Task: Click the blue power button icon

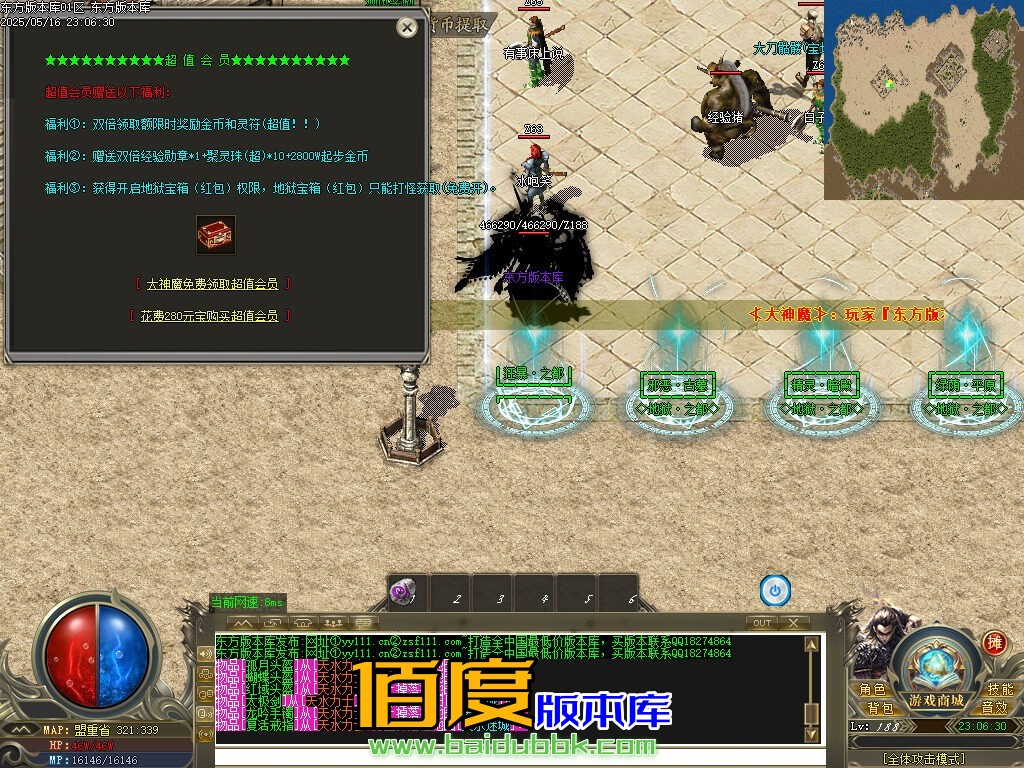Action: click(775, 591)
